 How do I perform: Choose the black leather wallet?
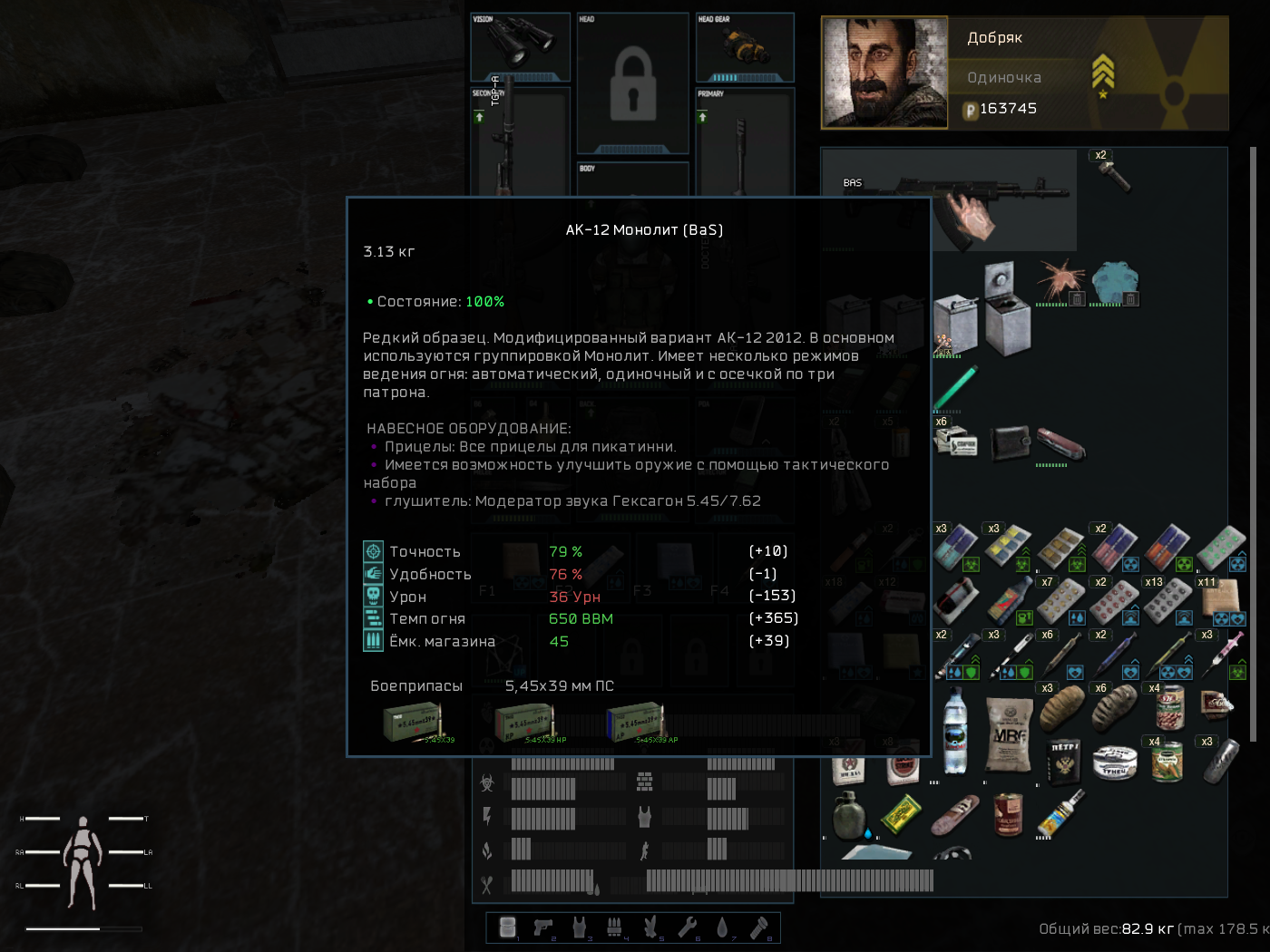(x=1009, y=443)
